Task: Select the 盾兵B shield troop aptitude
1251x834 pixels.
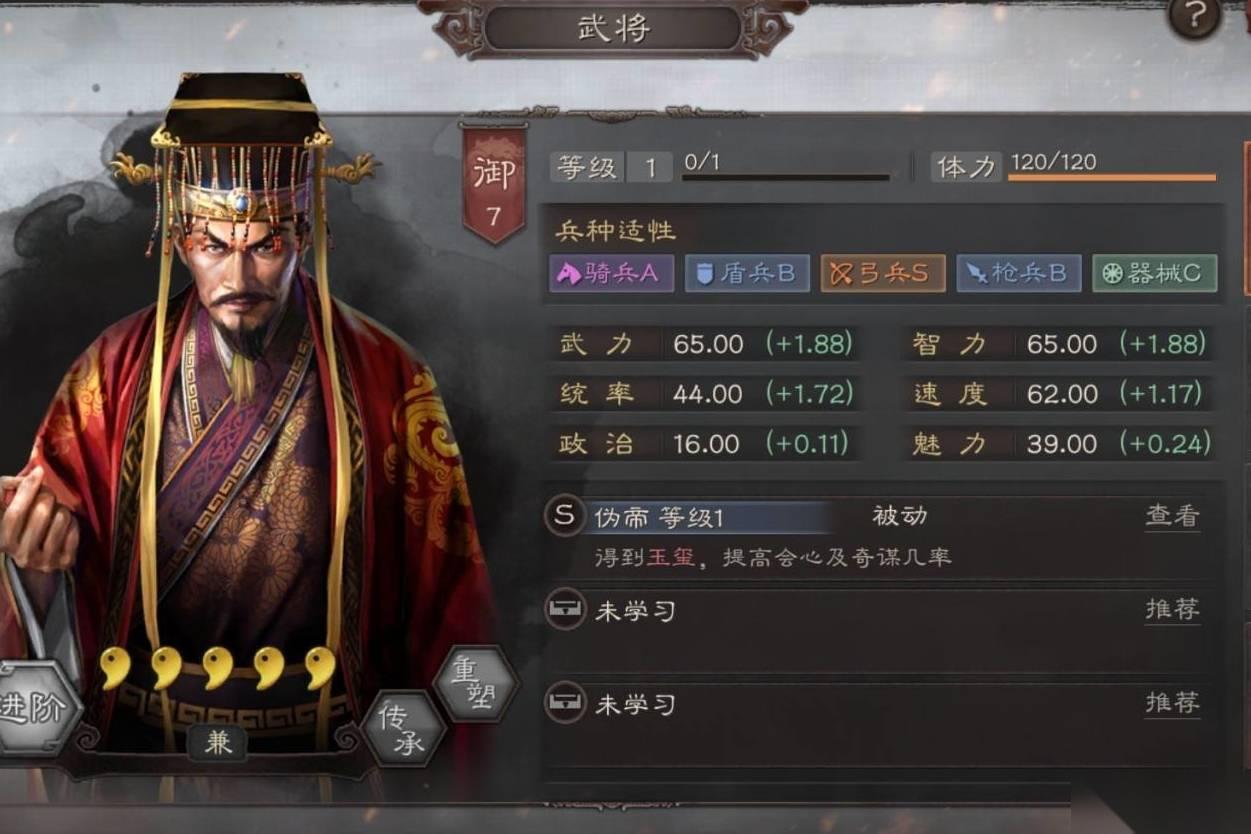Action: click(x=747, y=274)
